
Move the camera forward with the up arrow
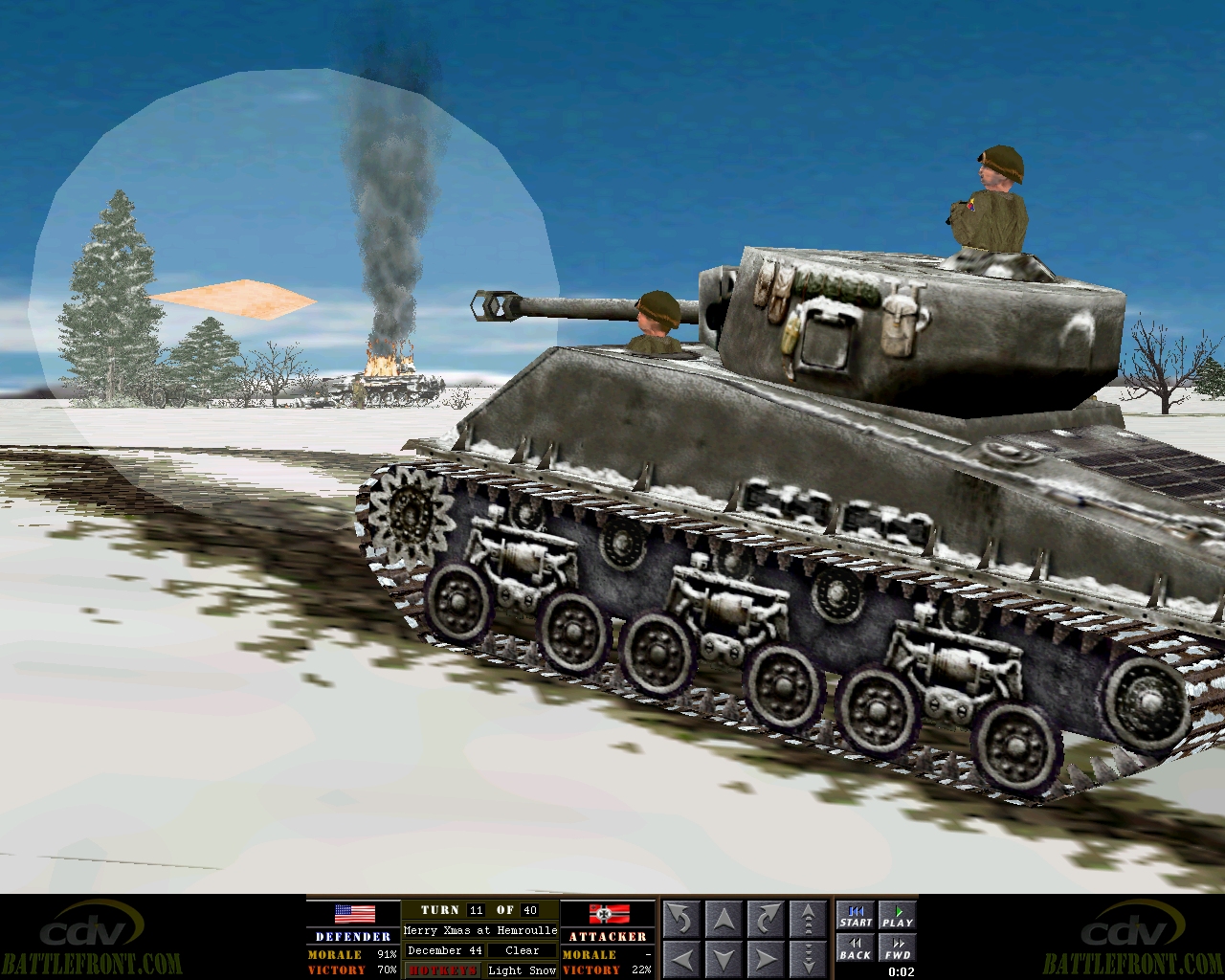(723, 916)
